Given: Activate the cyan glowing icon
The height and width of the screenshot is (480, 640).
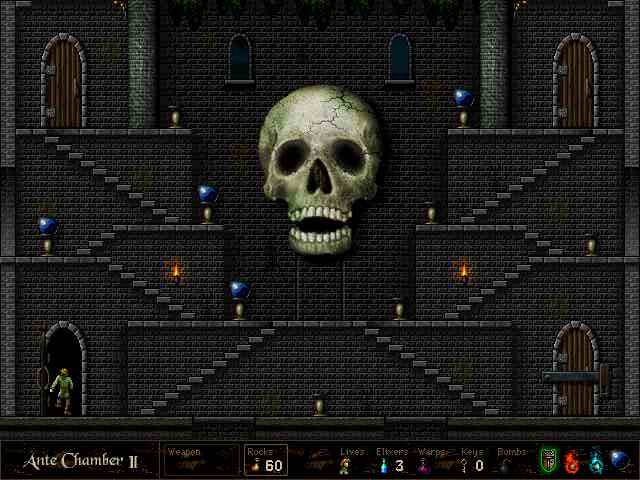Looking at the screenshot, I should pyautogui.click(x=596, y=461).
